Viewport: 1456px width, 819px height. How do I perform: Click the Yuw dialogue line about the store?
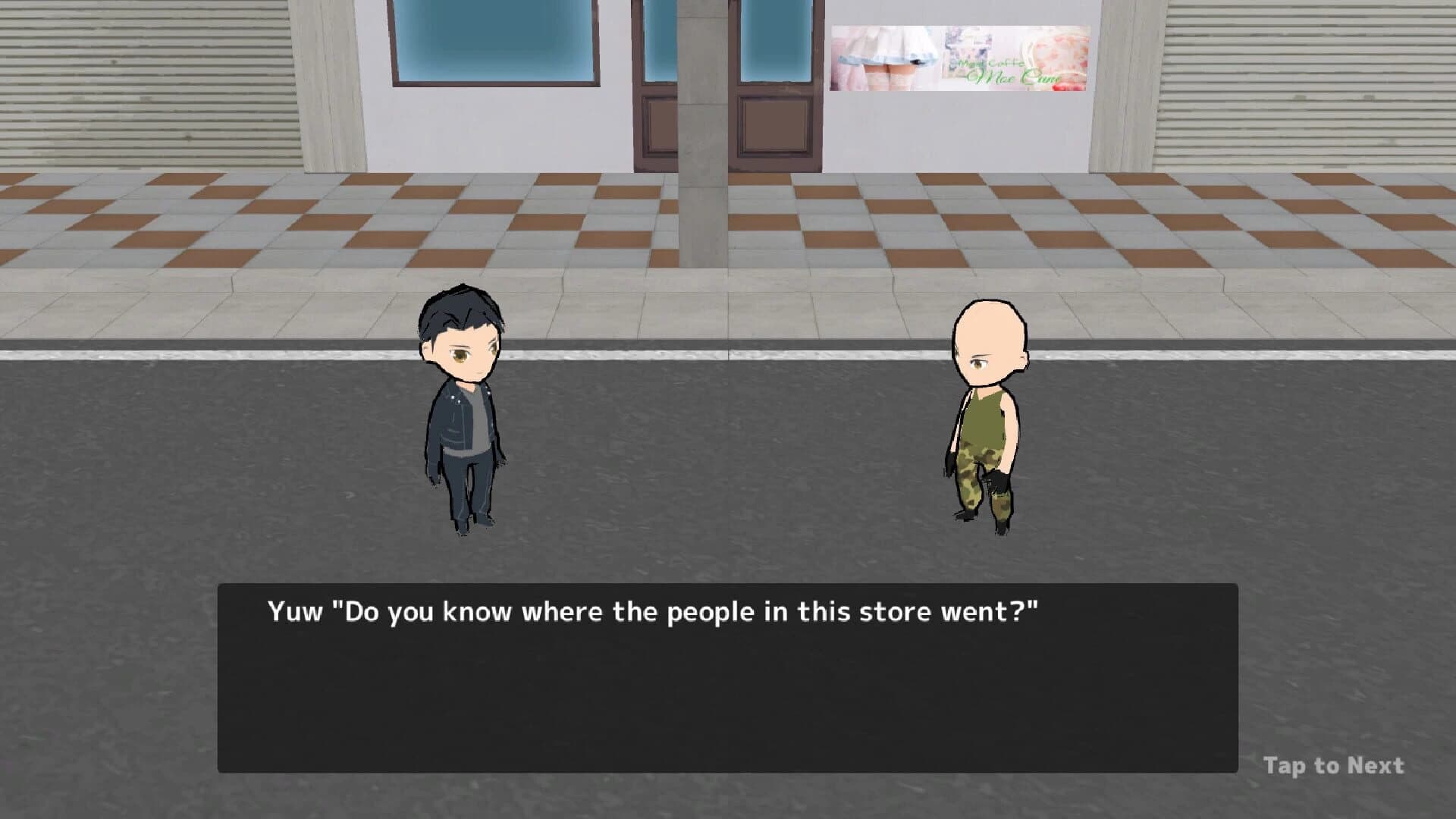[652, 610]
